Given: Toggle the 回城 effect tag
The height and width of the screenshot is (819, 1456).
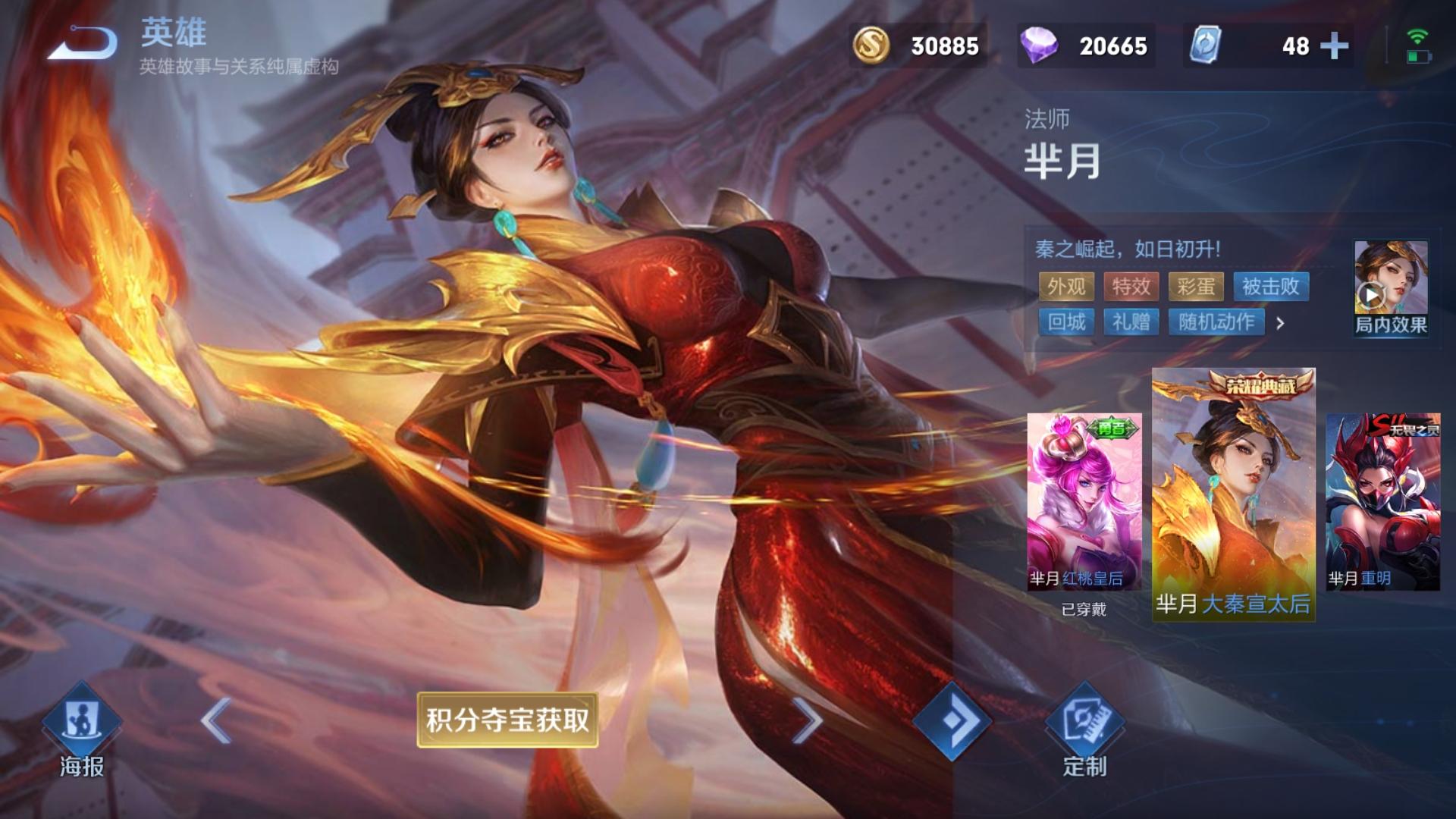Looking at the screenshot, I should click(x=1067, y=323).
